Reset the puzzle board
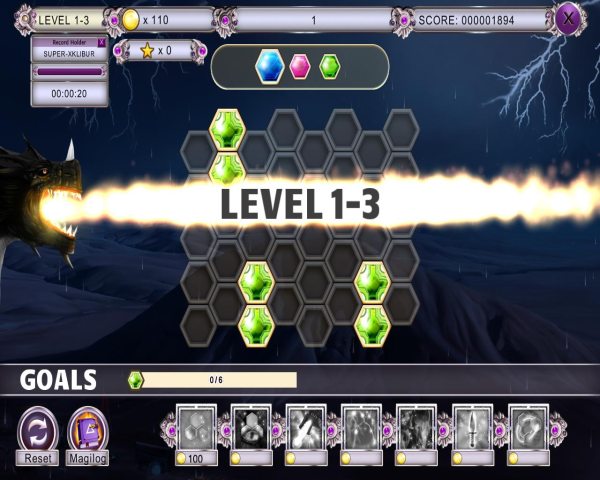 [x=38, y=430]
